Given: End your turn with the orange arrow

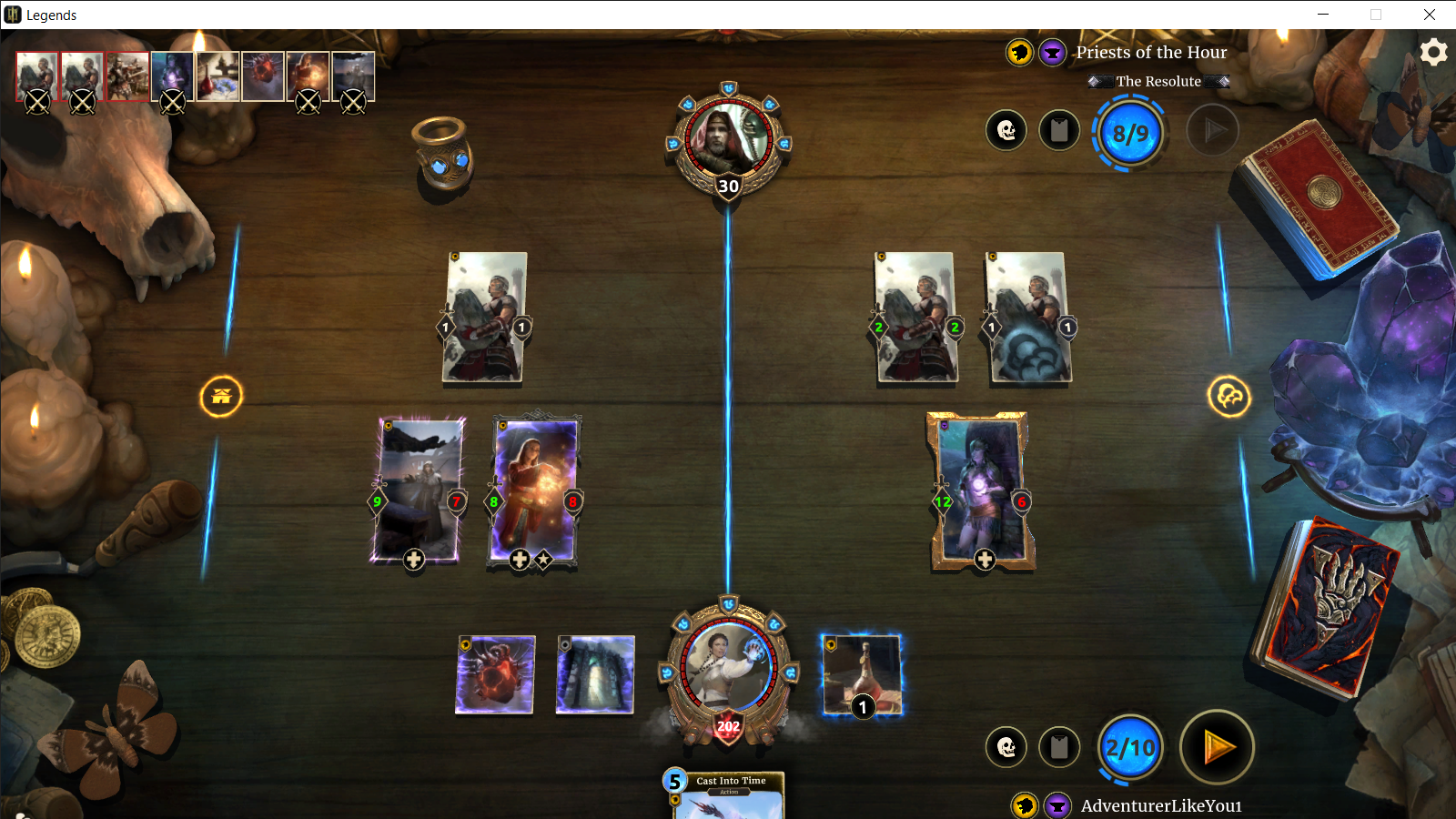Looking at the screenshot, I should (1217, 748).
